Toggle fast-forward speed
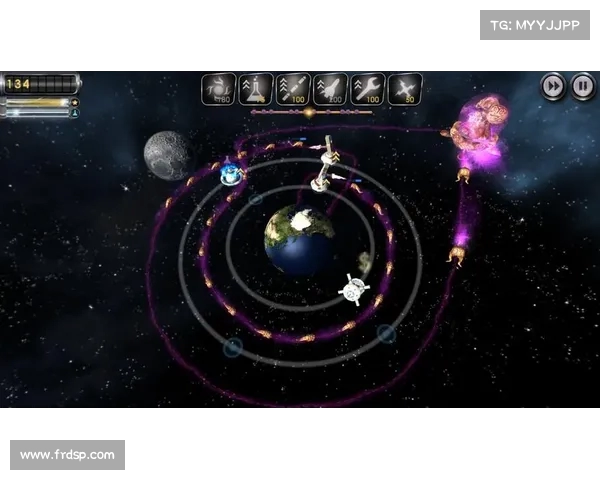The height and width of the screenshot is (480, 600). [554, 87]
